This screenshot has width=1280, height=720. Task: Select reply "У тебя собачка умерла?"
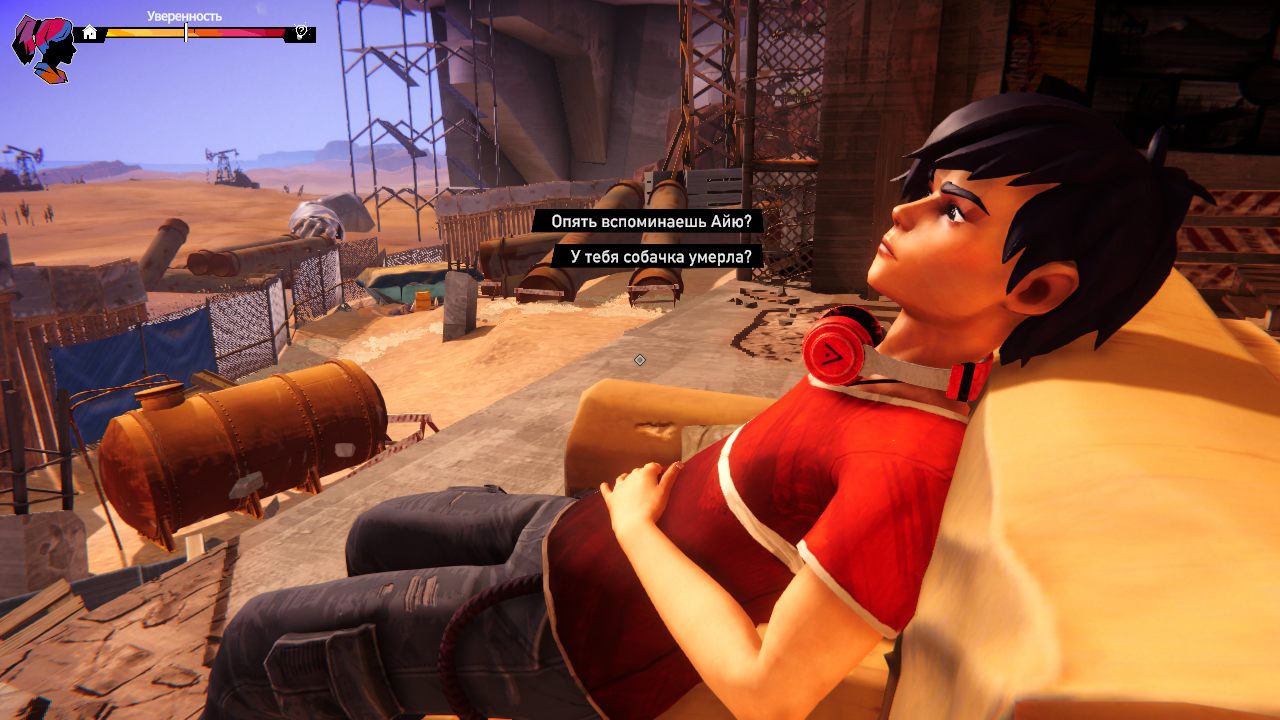659,257
